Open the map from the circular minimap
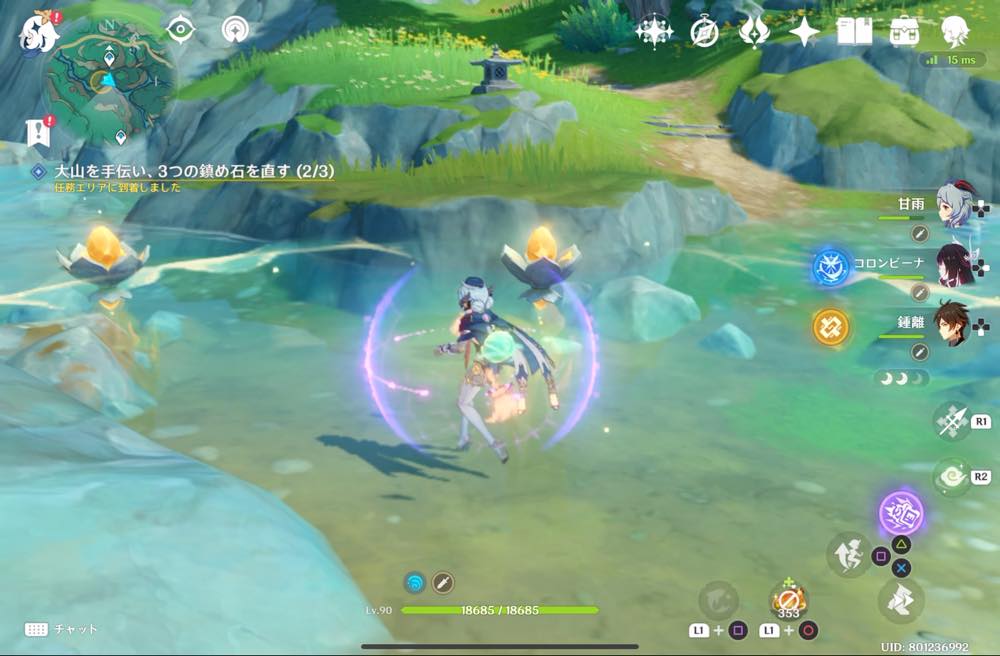Viewport: 1000px width, 656px height. pyautogui.click(x=107, y=80)
